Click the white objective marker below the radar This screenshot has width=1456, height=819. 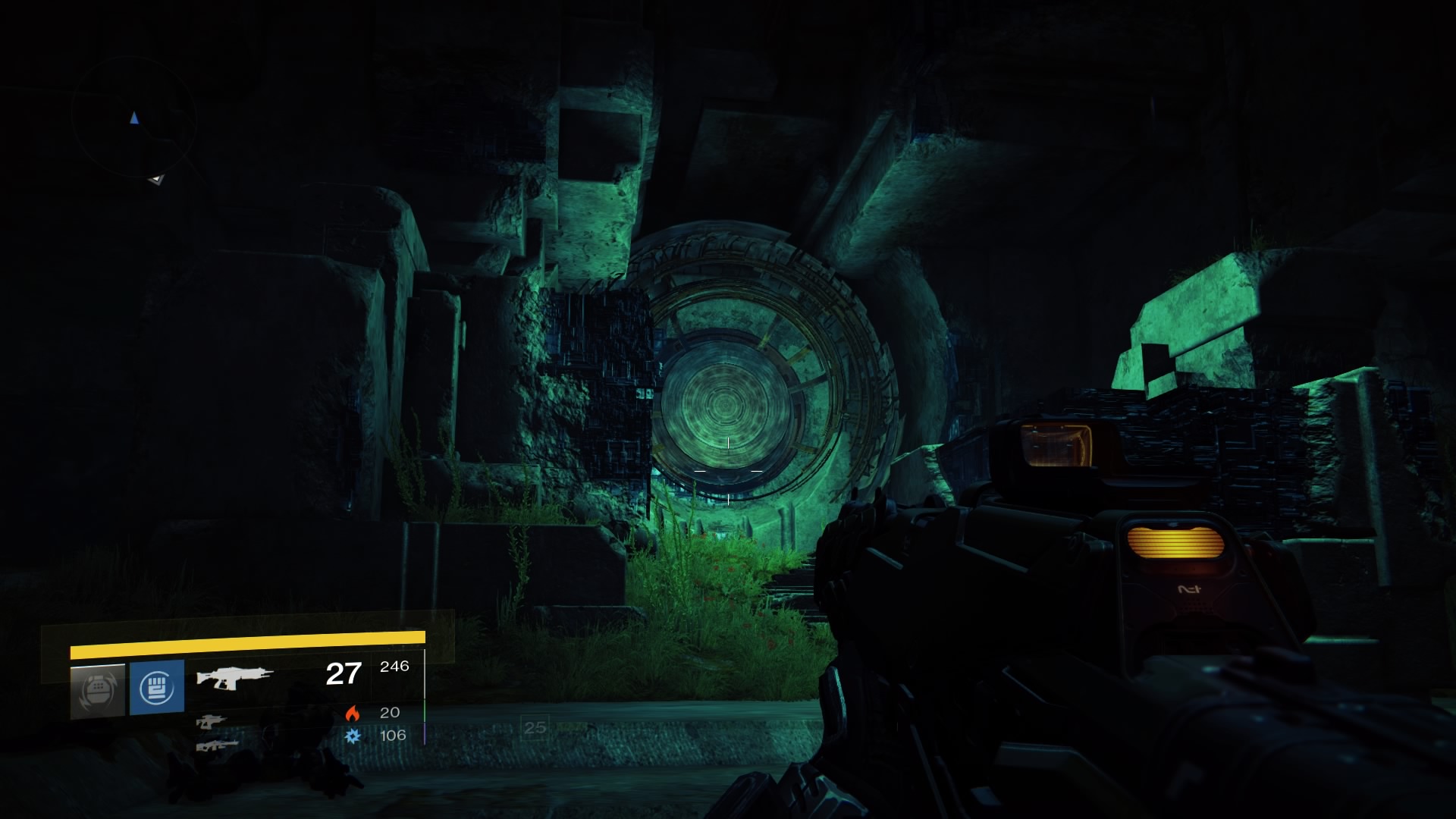[x=156, y=179]
